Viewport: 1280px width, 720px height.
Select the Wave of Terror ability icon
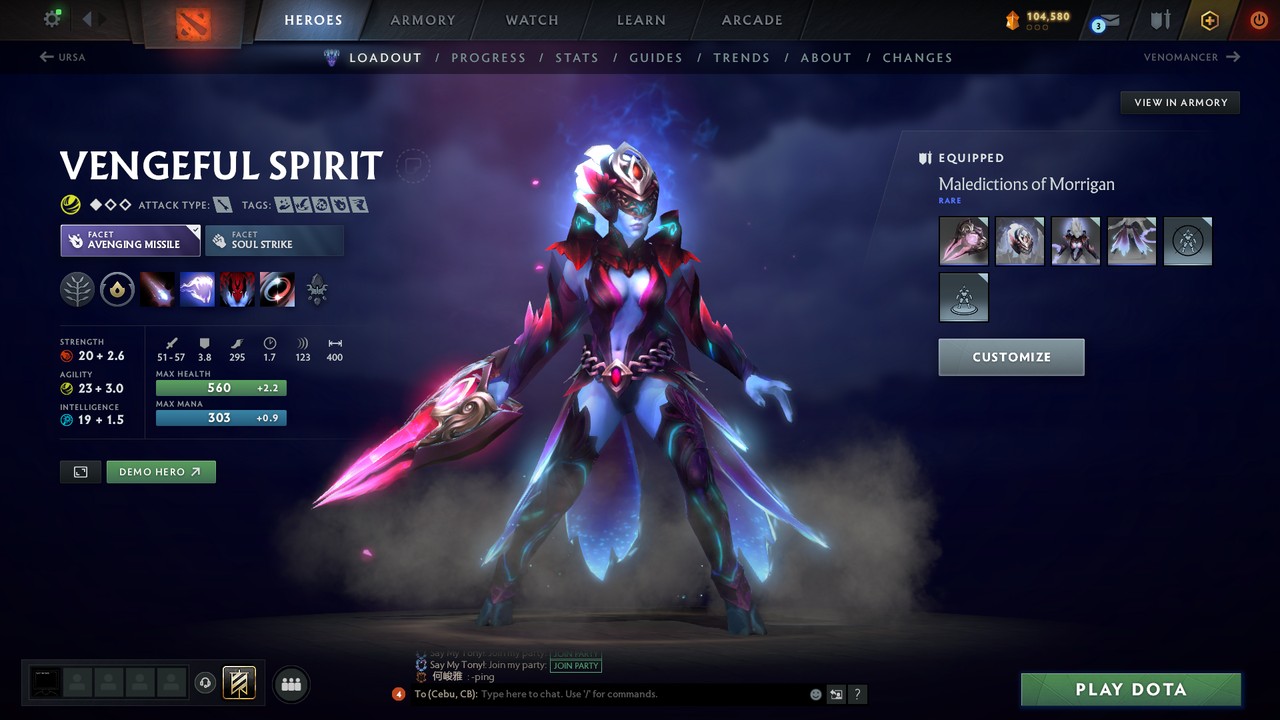point(198,289)
